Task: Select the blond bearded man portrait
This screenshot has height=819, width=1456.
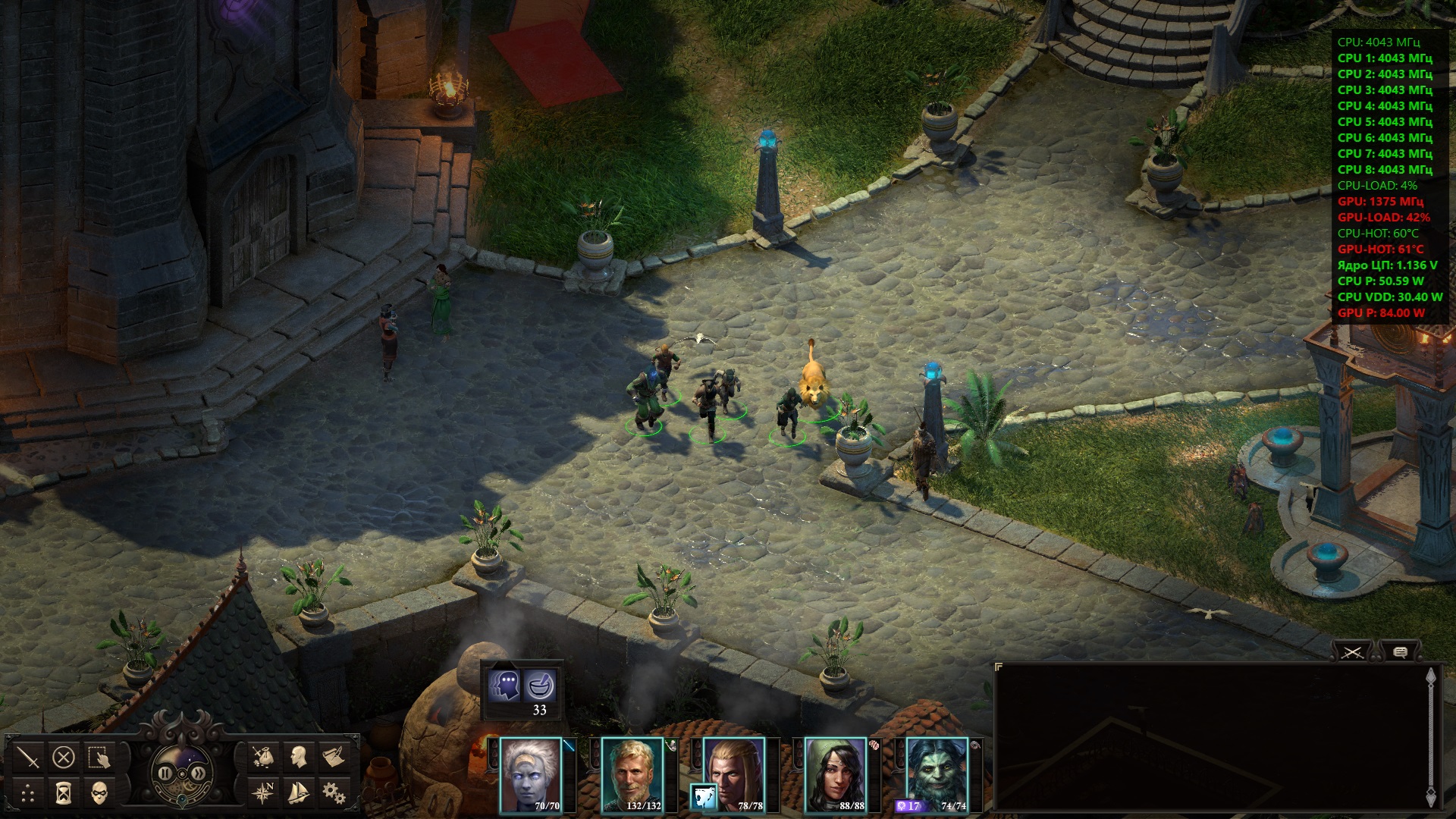Action: (x=632, y=775)
